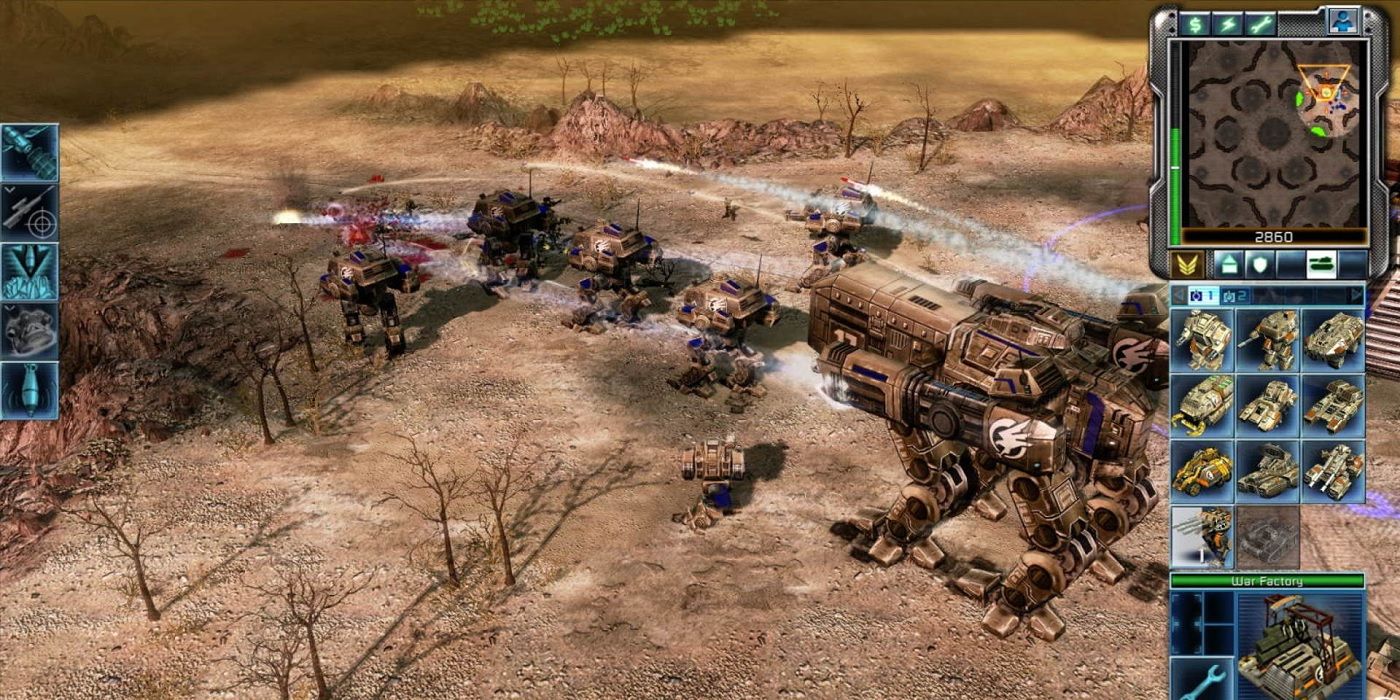Screen dimensions: 1400x700
Task: Select the missile walker currently in production
Action: click(1202, 537)
